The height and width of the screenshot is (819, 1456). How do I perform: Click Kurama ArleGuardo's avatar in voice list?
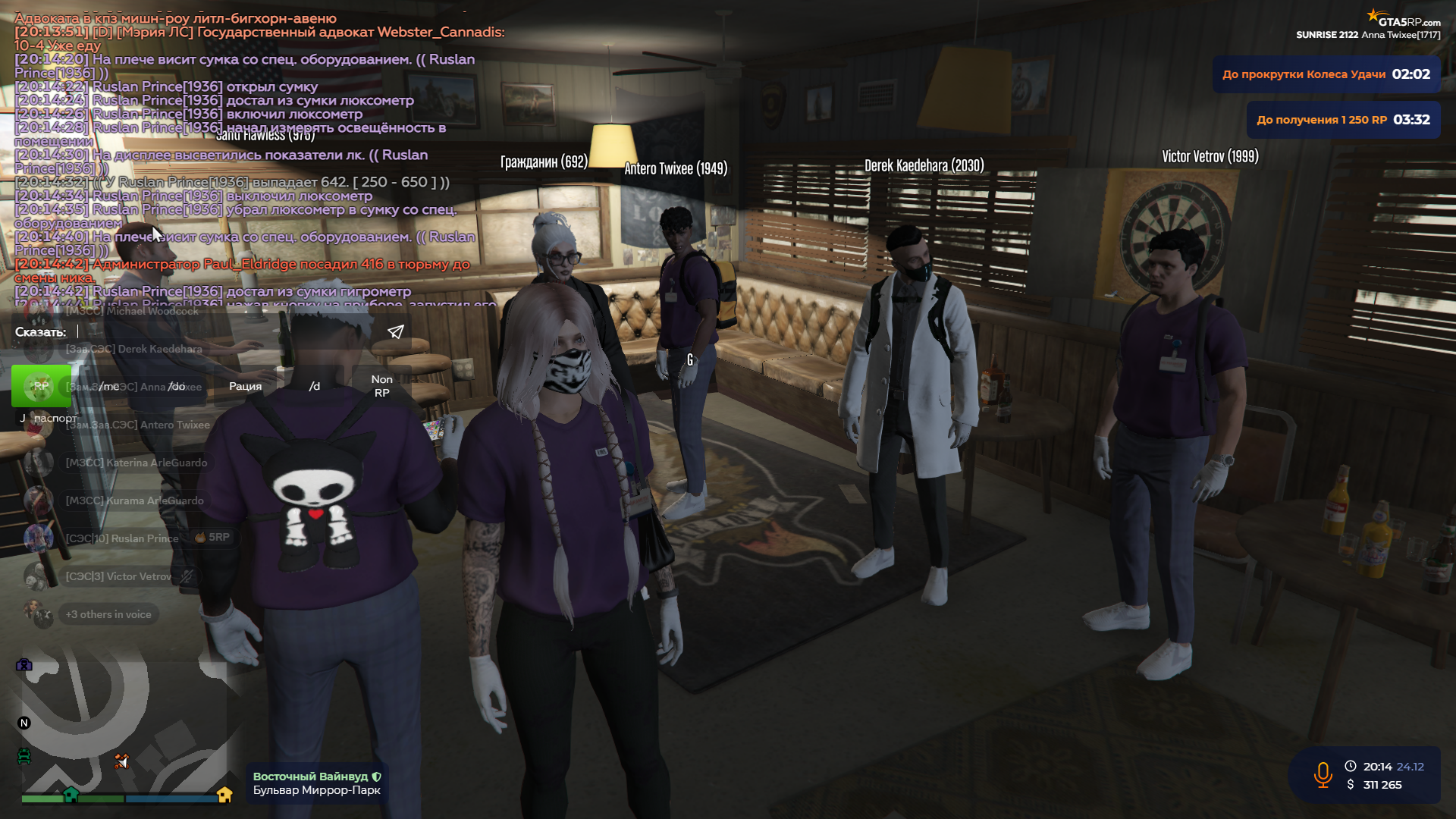[x=37, y=500]
